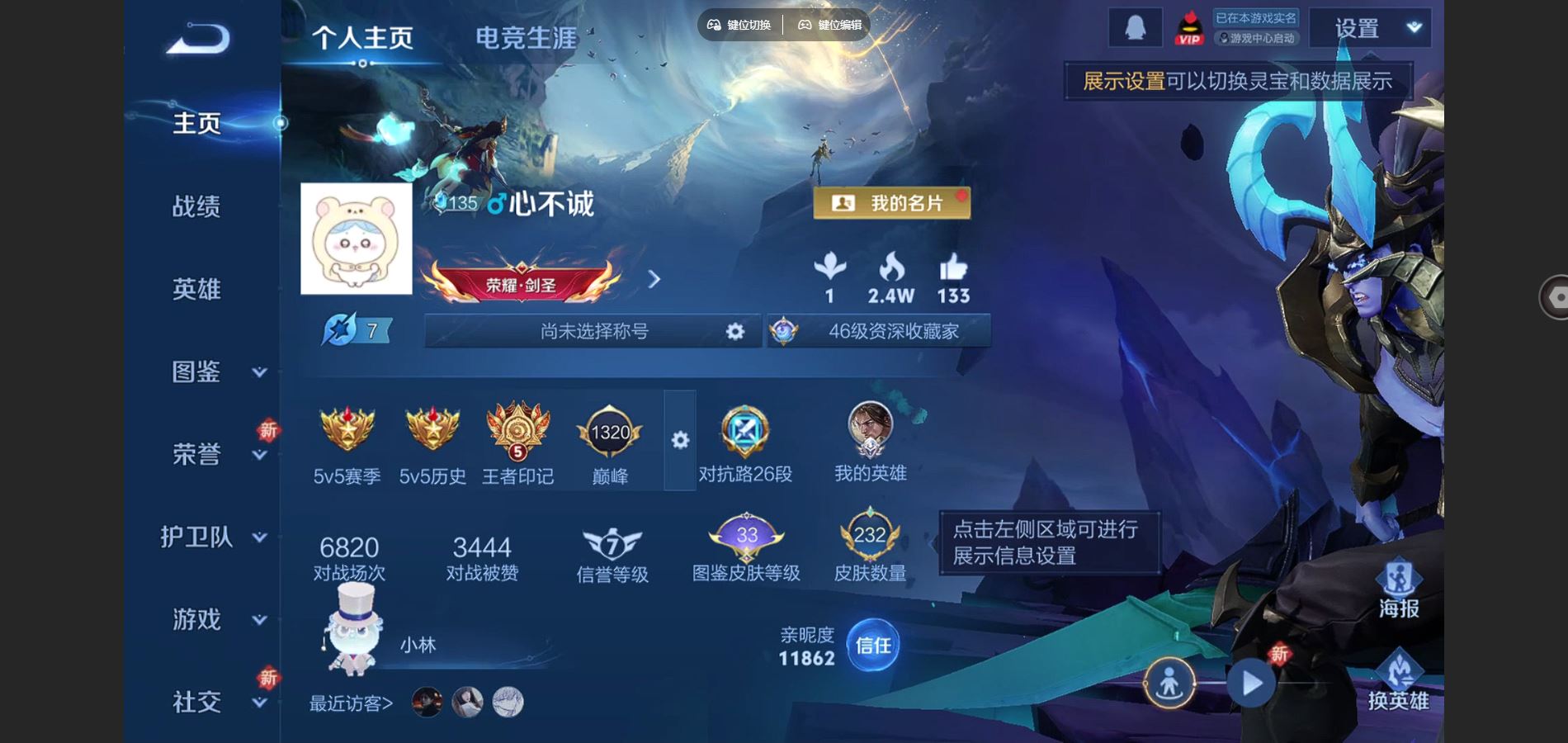The height and width of the screenshot is (743, 1568).
Task: Select 战绩 in the left sidebar
Action: click(198, 206)
